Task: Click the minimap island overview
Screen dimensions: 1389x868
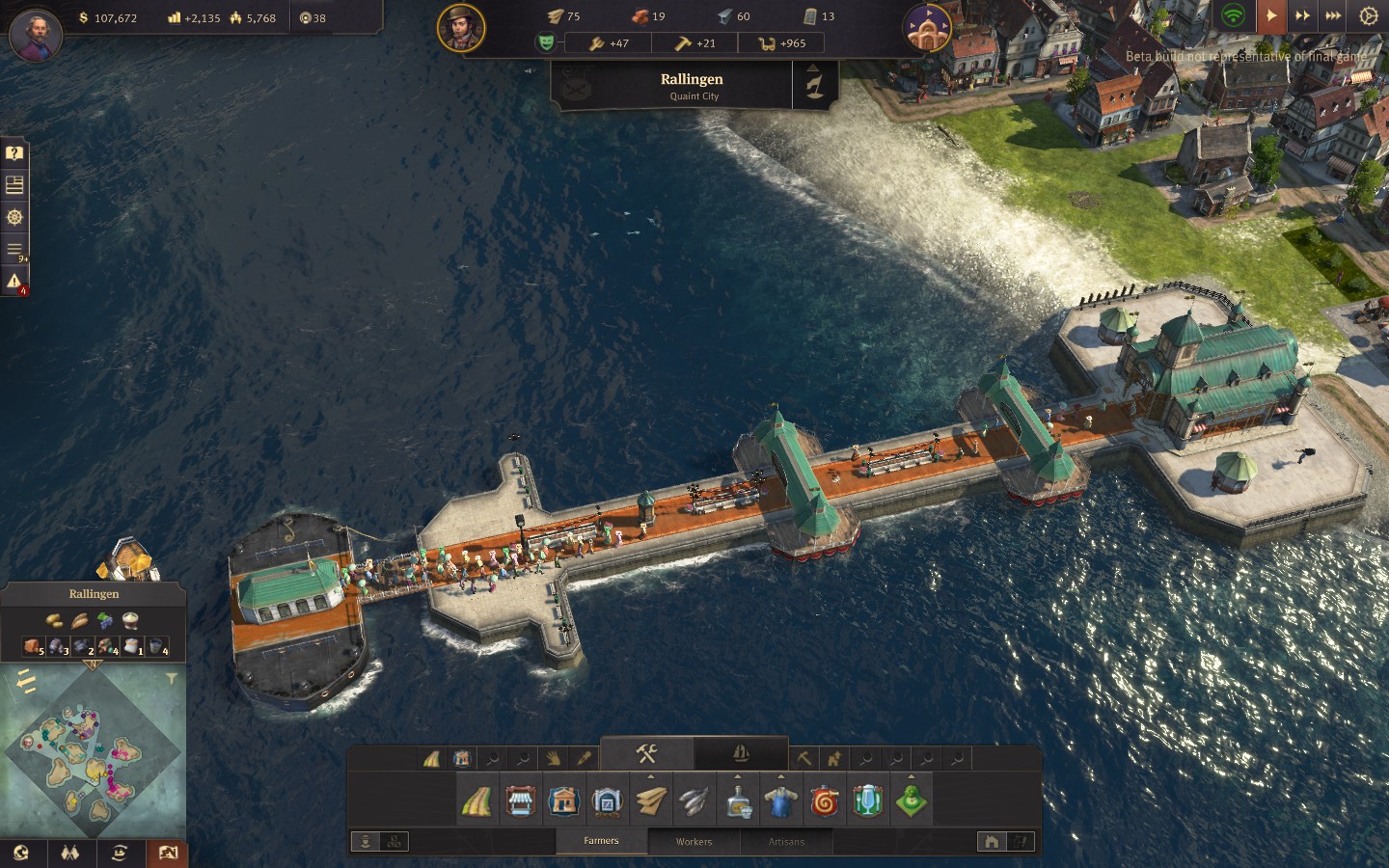Action: point(92,751)
